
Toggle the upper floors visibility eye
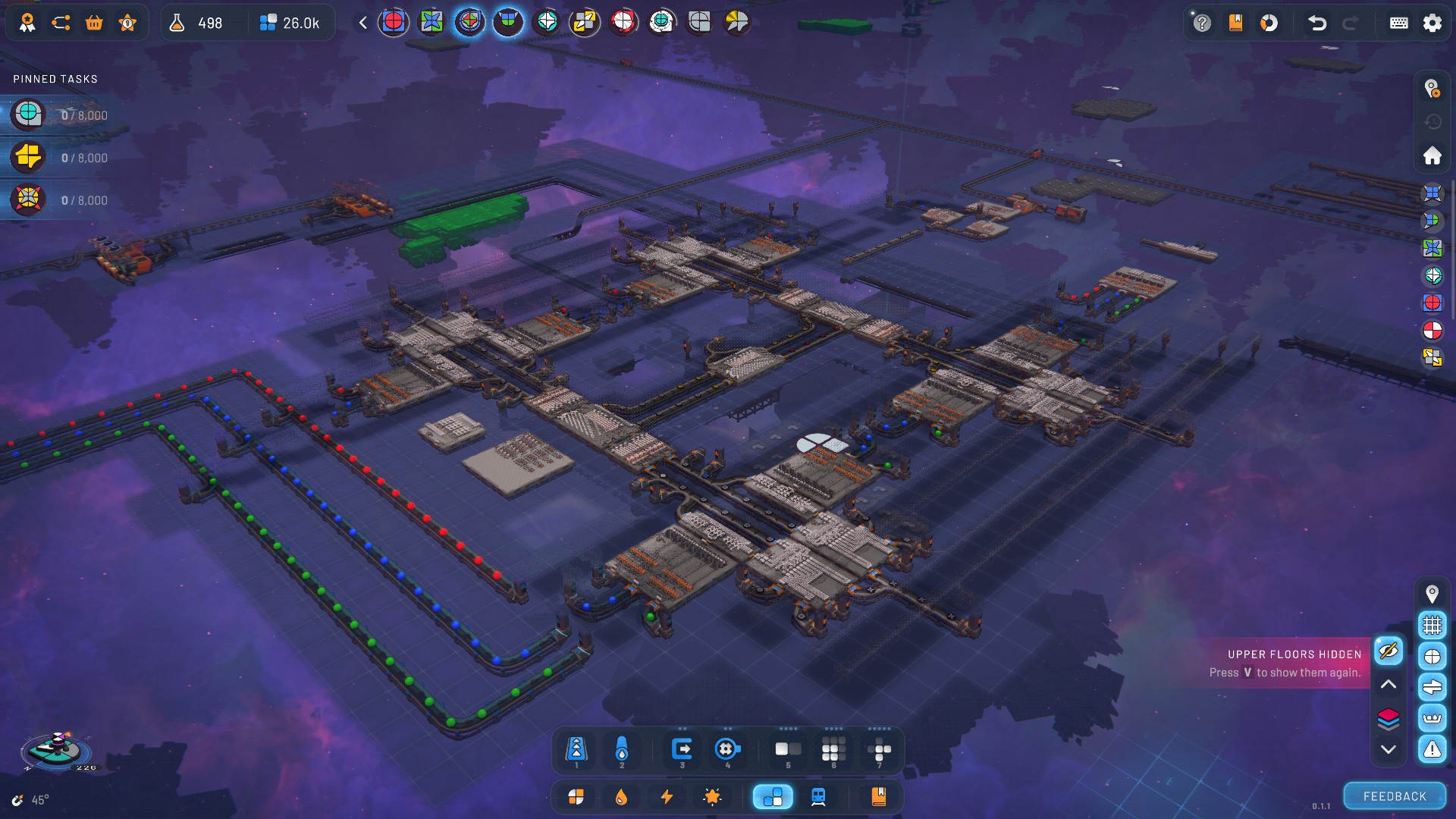tap(1389, 651)
